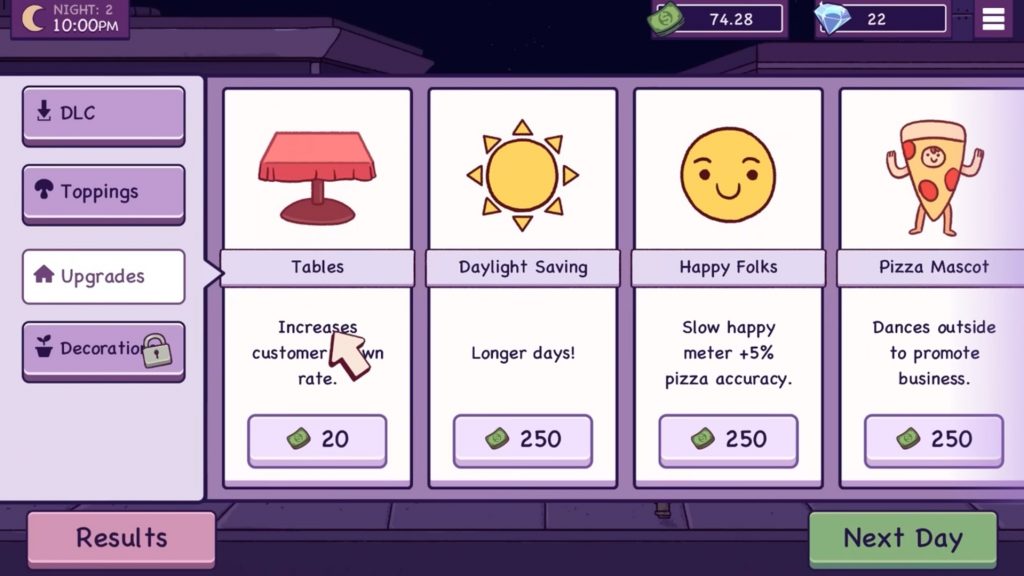Select the Upgrades category tab

pos(103,276)
